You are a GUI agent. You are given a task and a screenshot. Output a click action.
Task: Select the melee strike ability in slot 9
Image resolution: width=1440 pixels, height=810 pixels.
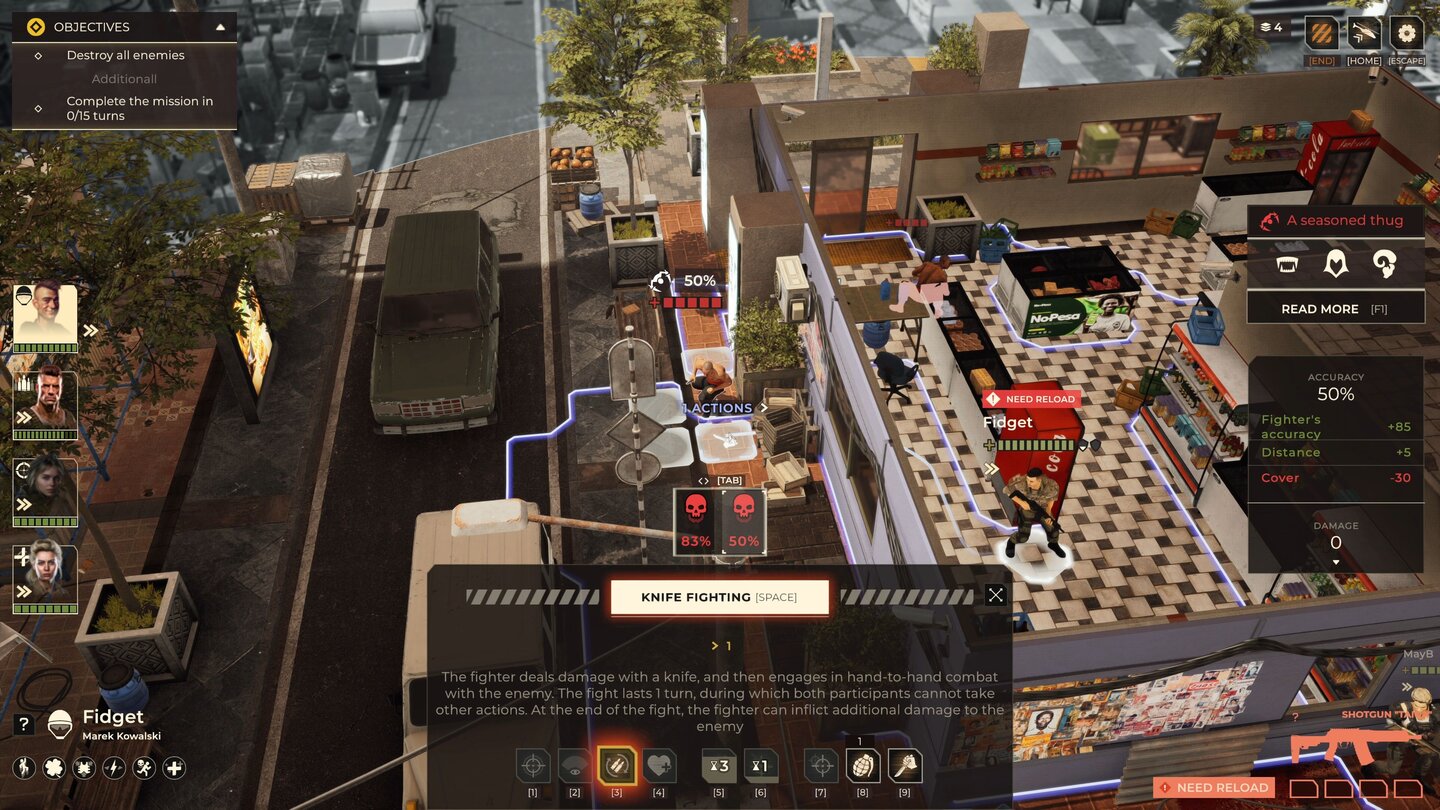(x=904, y=765)
